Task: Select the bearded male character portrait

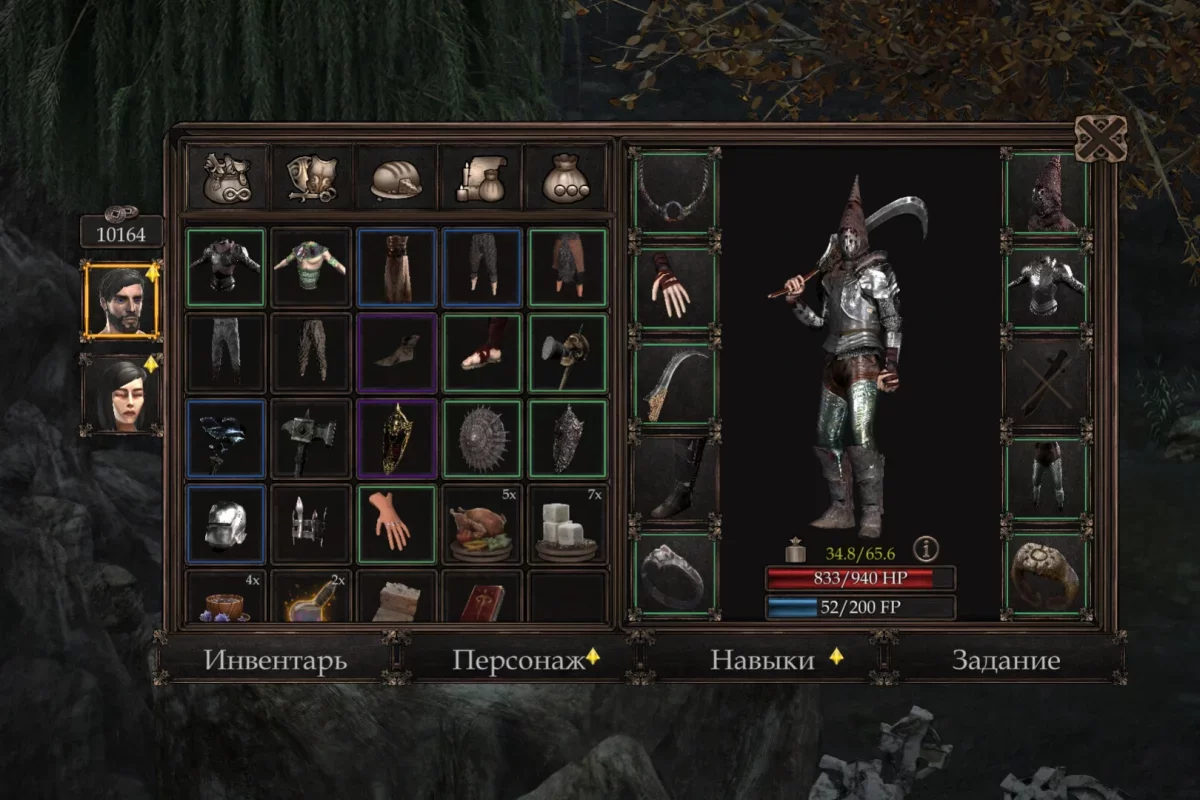Action: (x=121, y=301)
